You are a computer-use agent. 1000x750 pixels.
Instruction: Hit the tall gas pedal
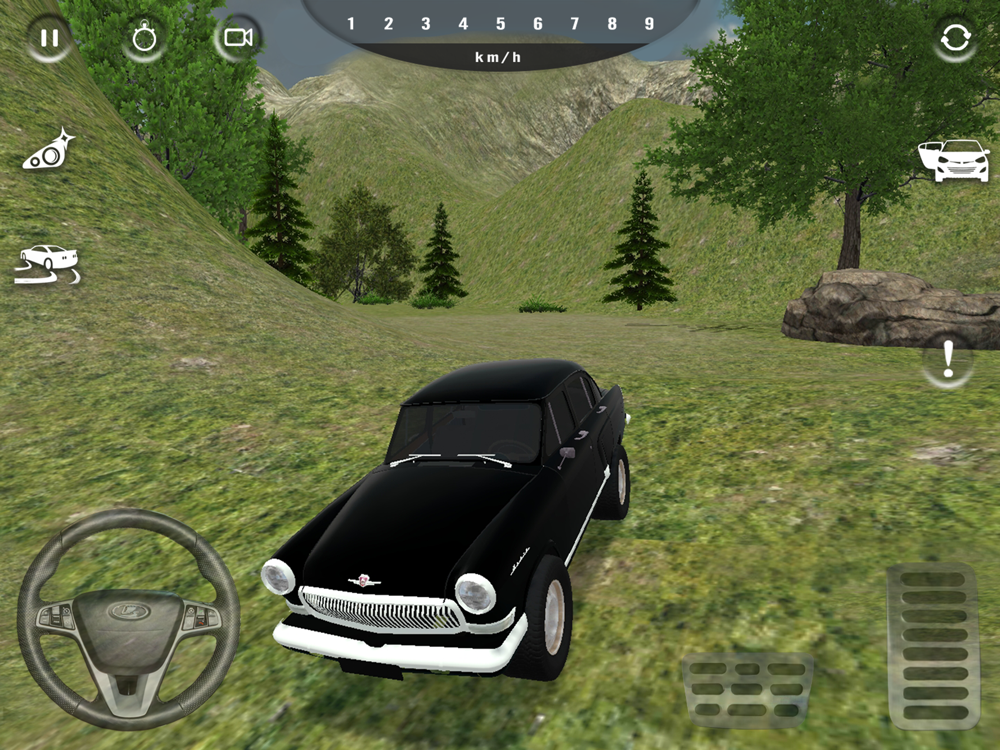[x=933, y=645]
